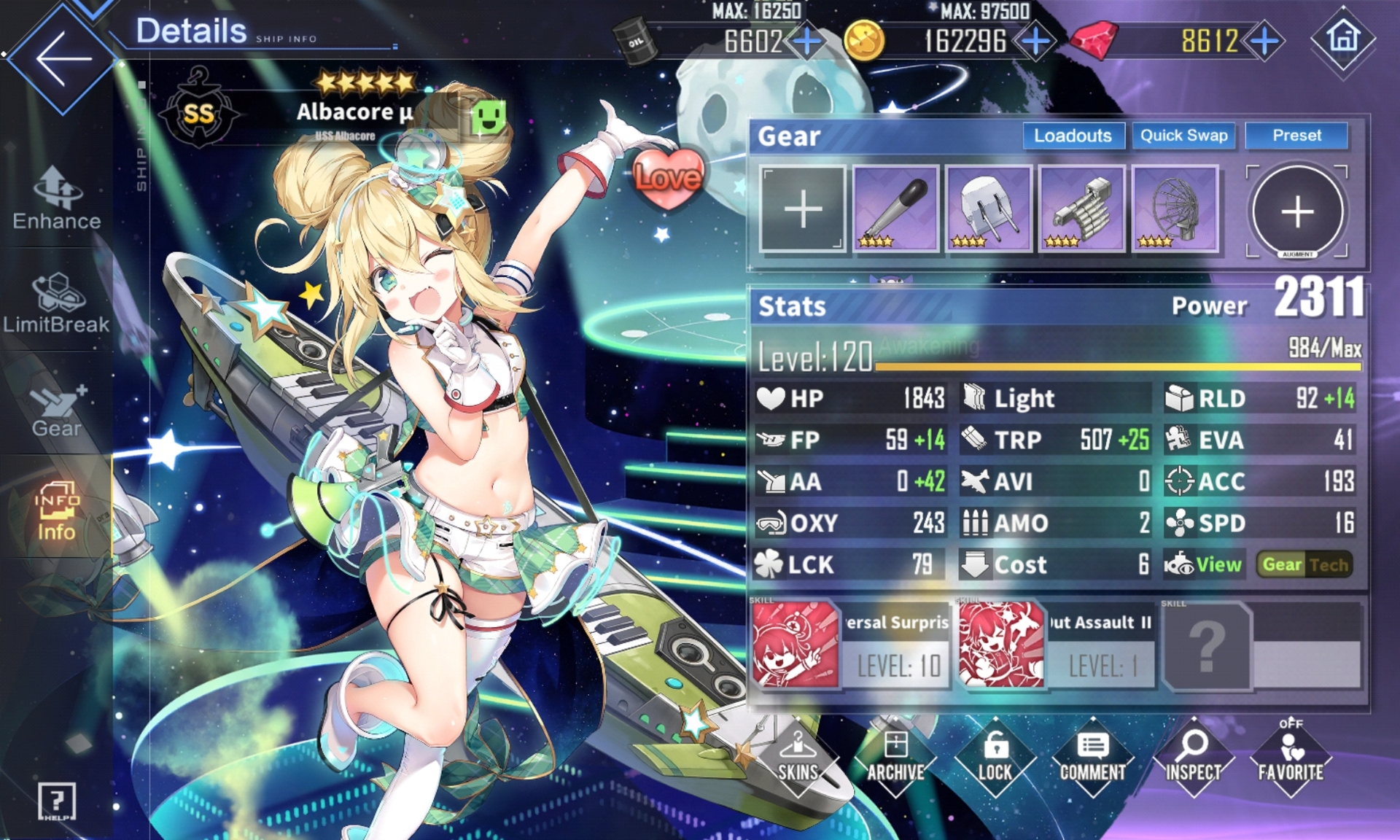Open the circular augment slot
1400x840 pixels.
(x=1297, y=211)
